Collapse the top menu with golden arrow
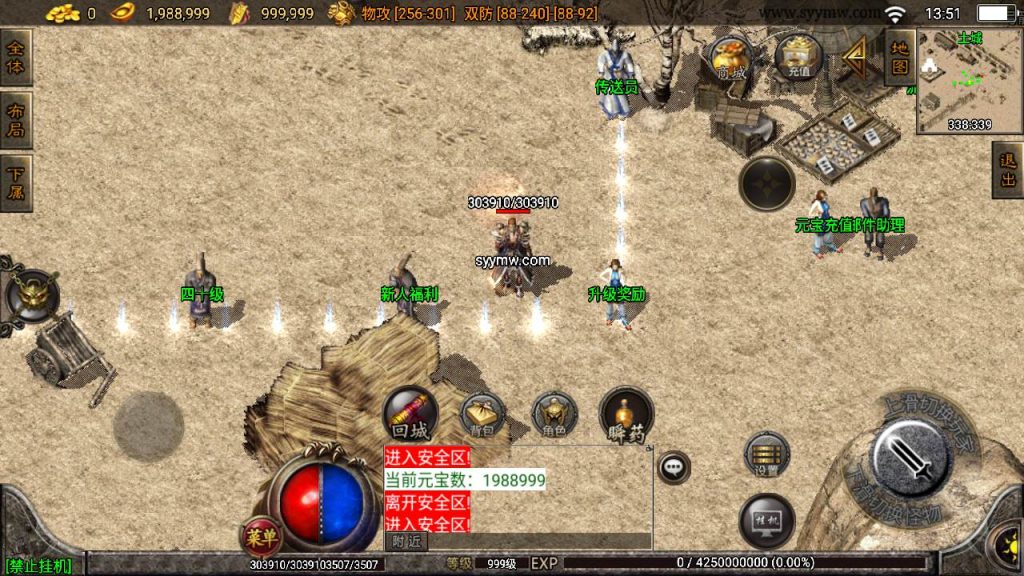1024x576 pixels. pos(855,58)
